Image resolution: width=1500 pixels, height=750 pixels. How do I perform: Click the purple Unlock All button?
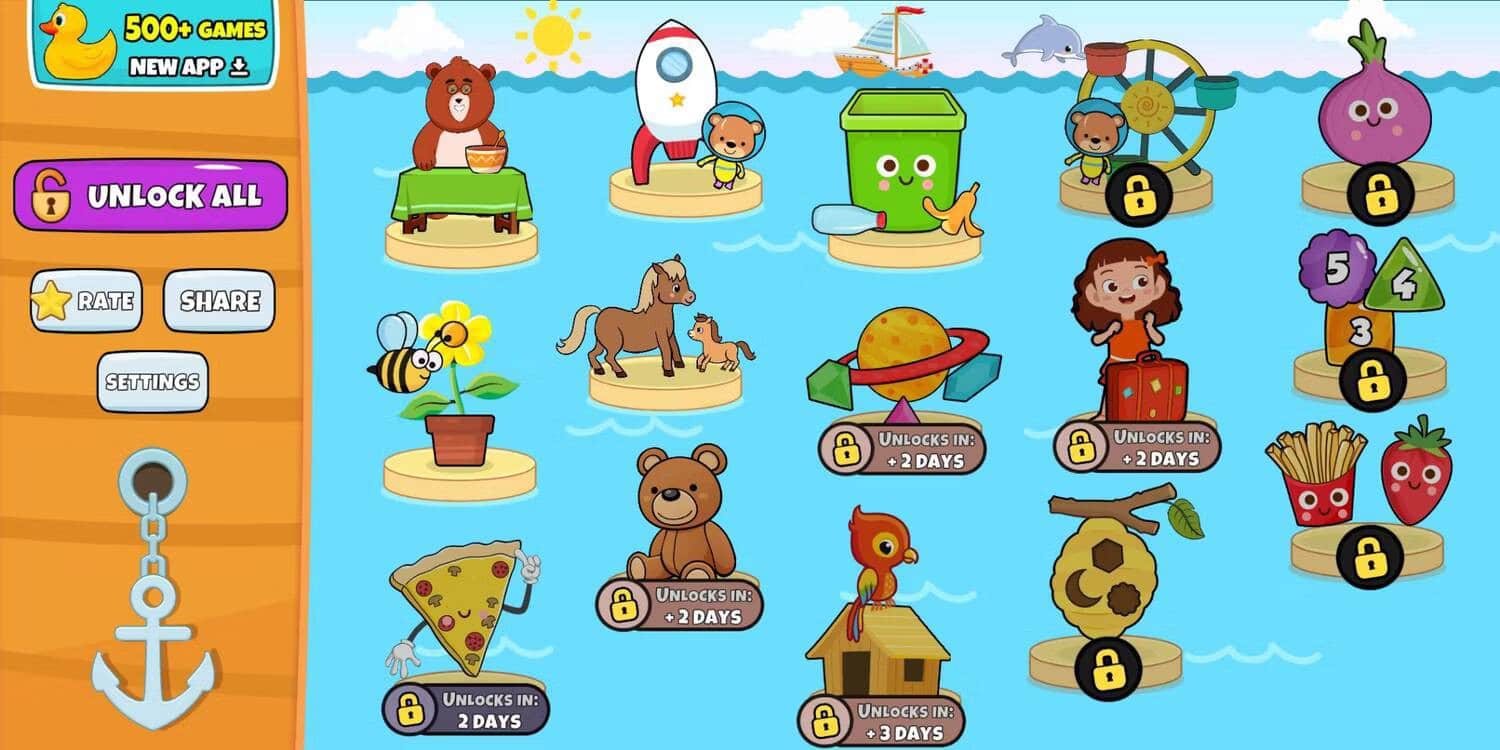pos(151,196)
